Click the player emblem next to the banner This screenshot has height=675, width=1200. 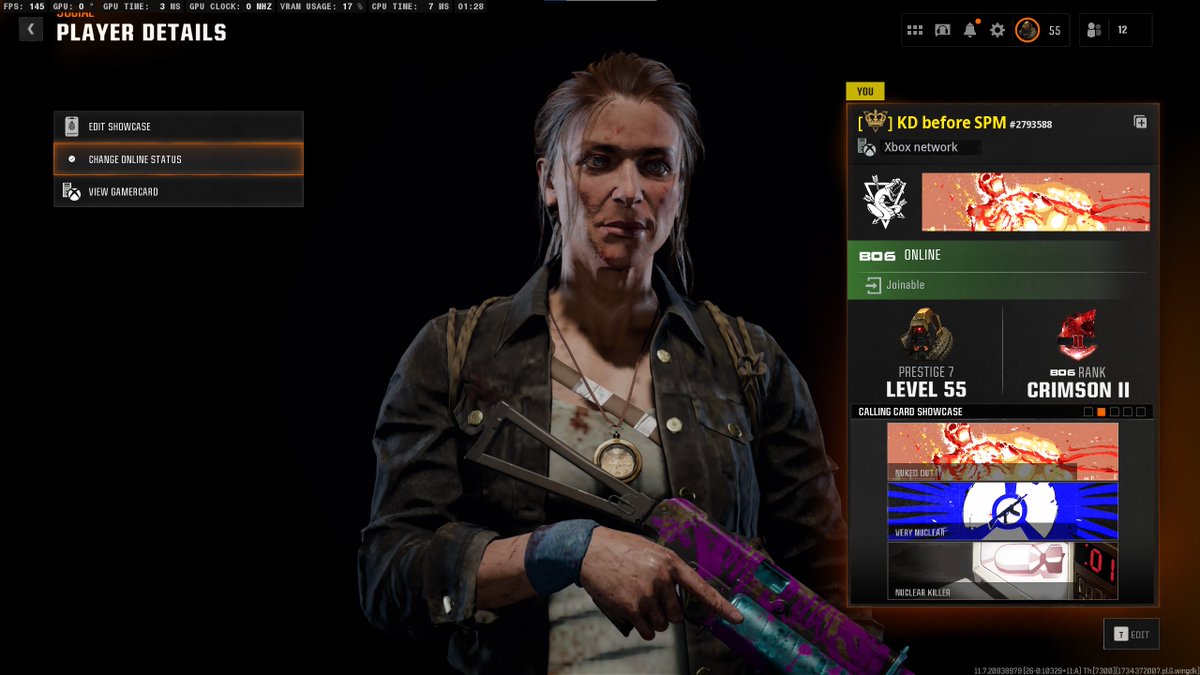tap(885, 202)
